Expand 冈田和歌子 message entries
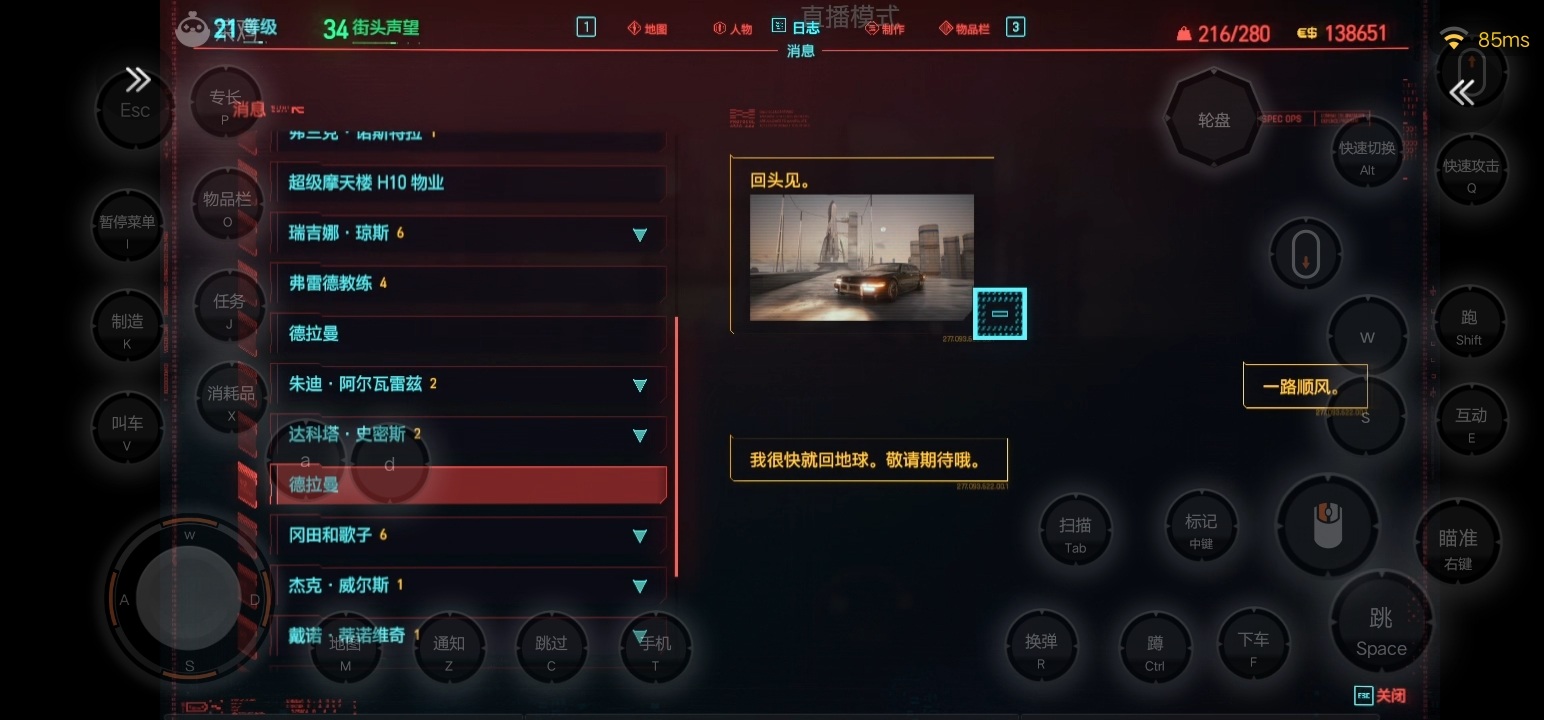This screenshot has height=720, width=1544. click(x=640, y=536)
